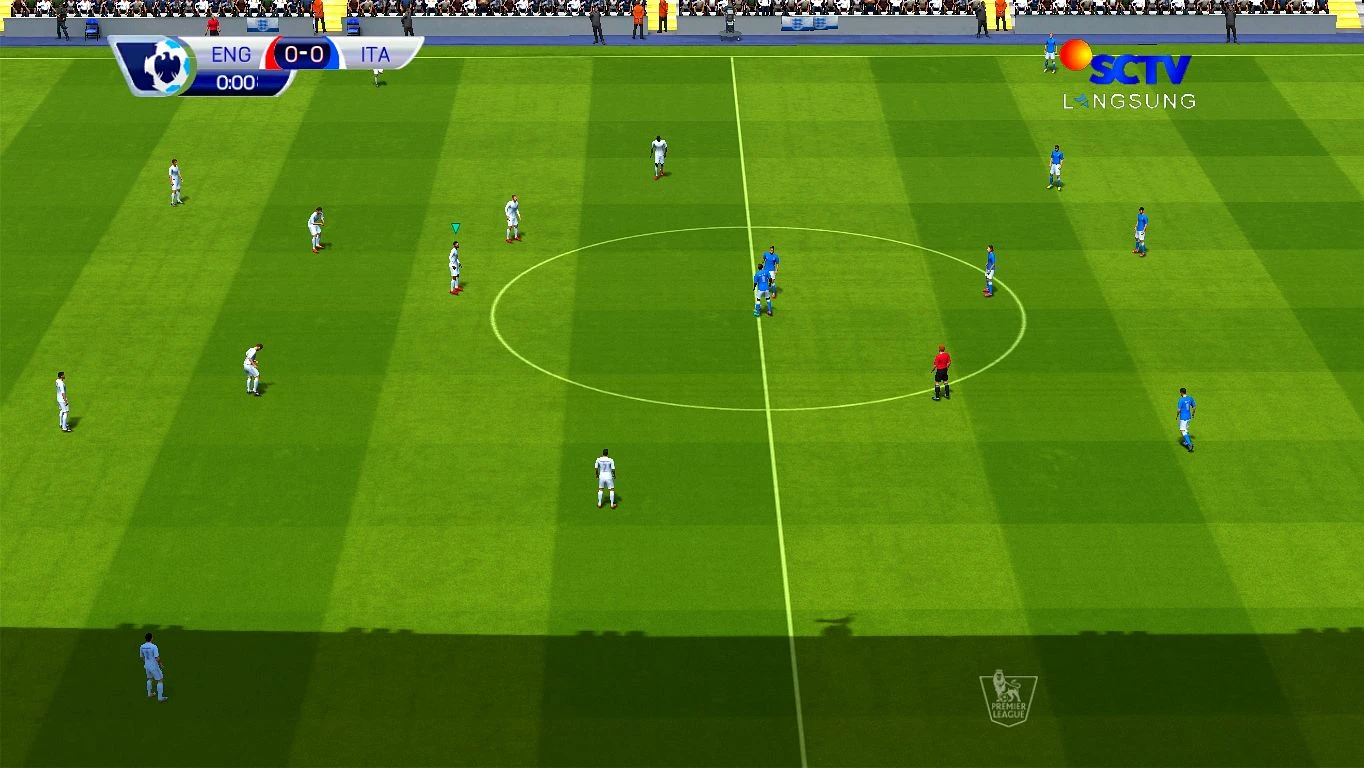
Task: Expand the 0-0 score display
Action: click(x=301, y=54)
